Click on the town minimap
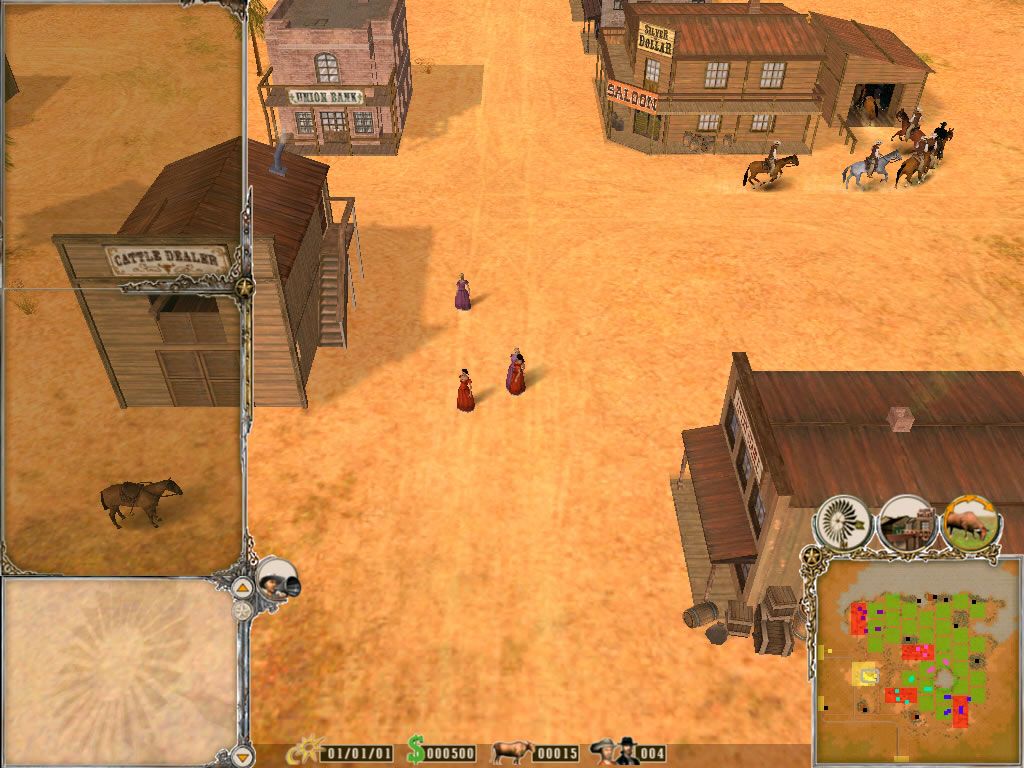 point(916,660)
